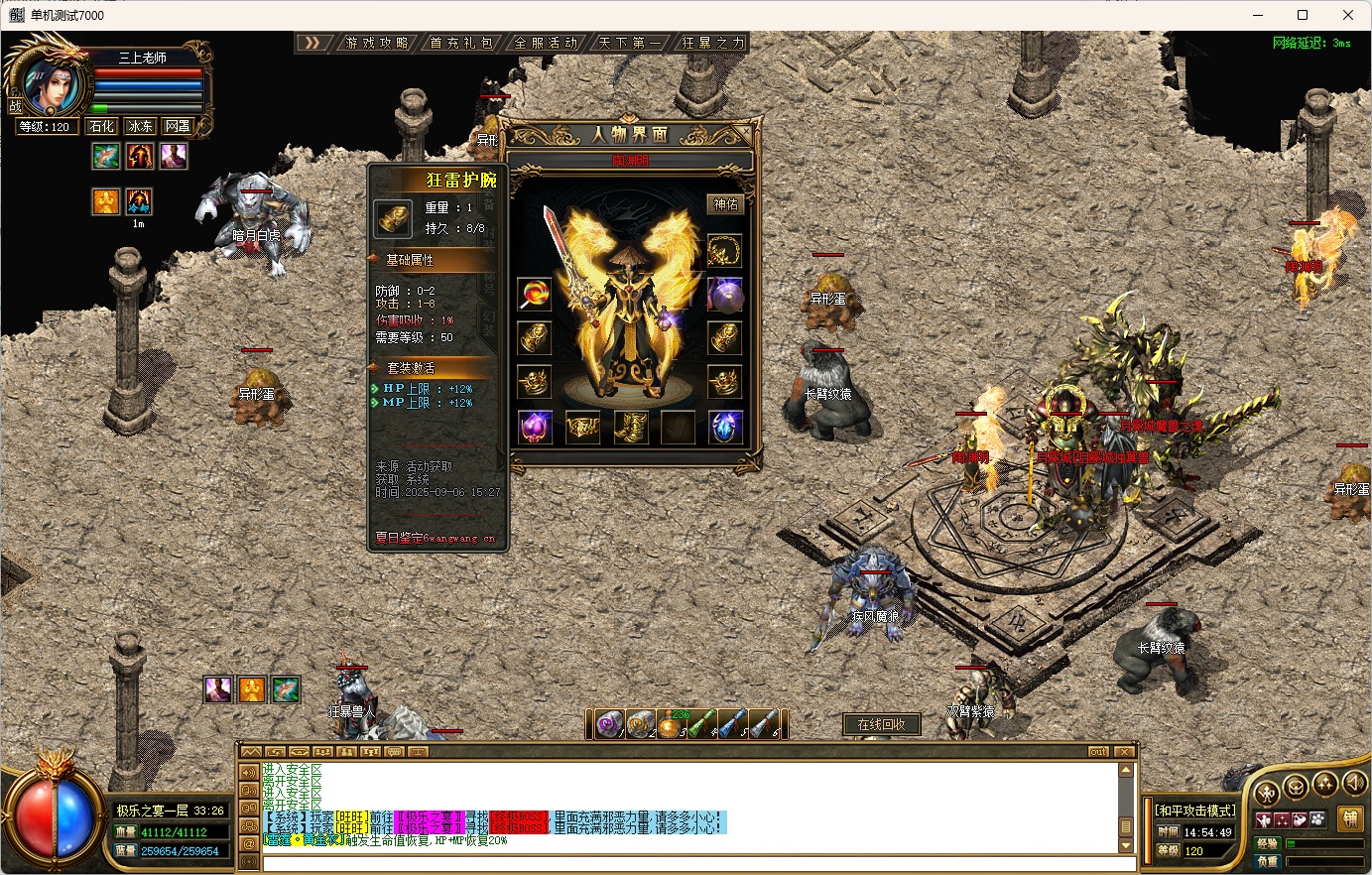Viewport: 1372px width, 875px height.
Task: Use the potion flask with 236 count
Action: (x=672, y=725)
